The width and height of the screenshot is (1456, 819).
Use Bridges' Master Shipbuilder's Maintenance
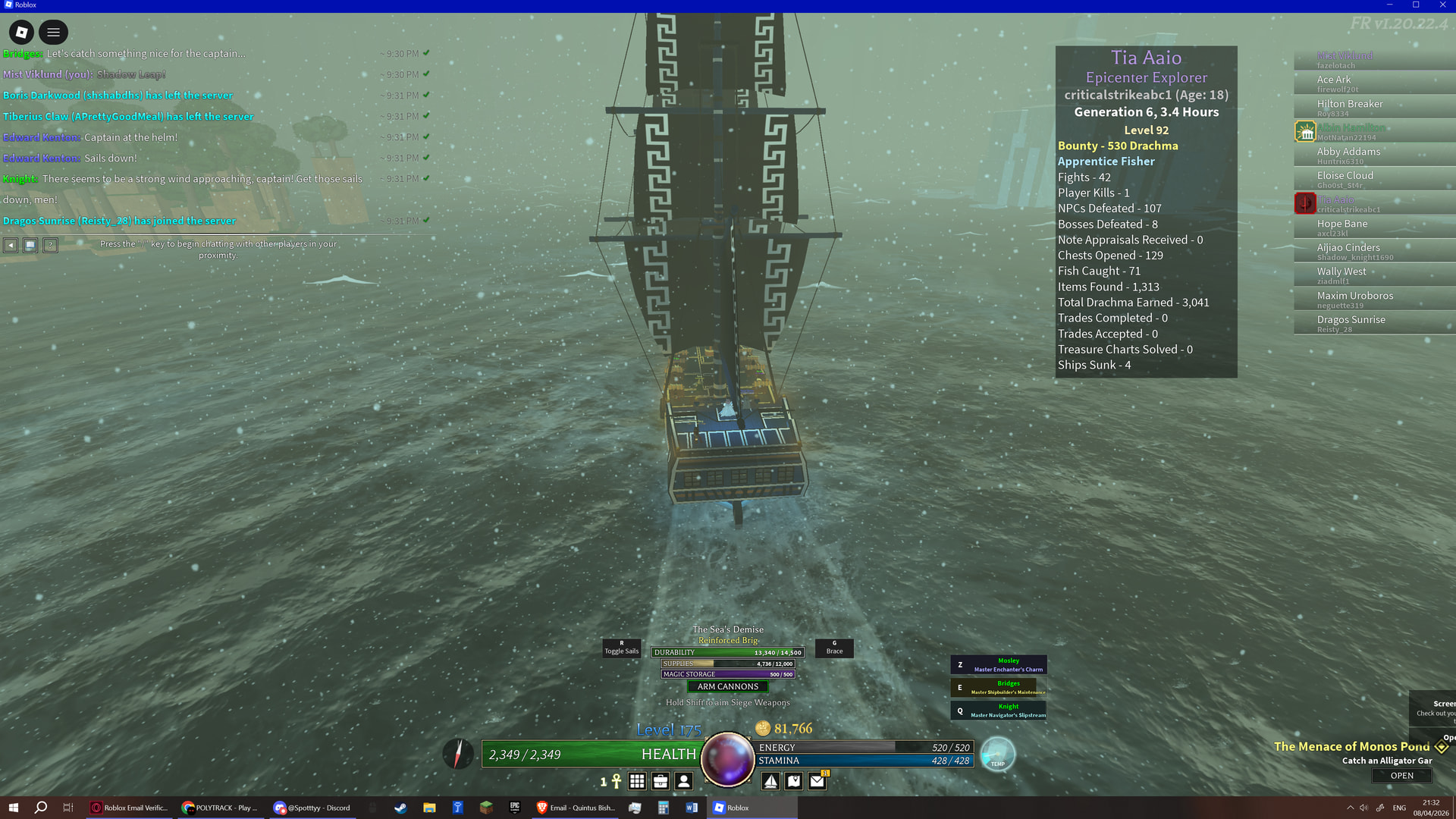[x=999, y=688]
